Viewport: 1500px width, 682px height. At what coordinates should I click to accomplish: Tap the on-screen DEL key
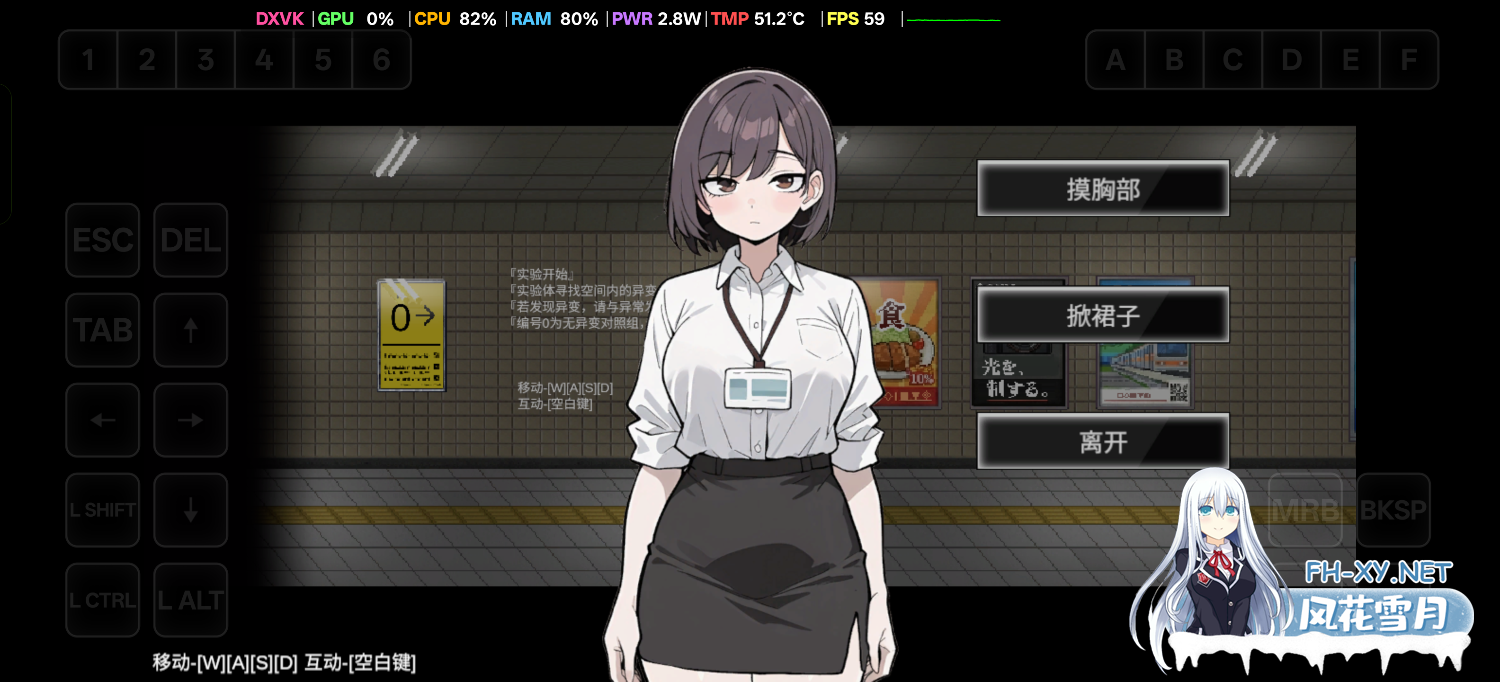[x=190, y=240]
